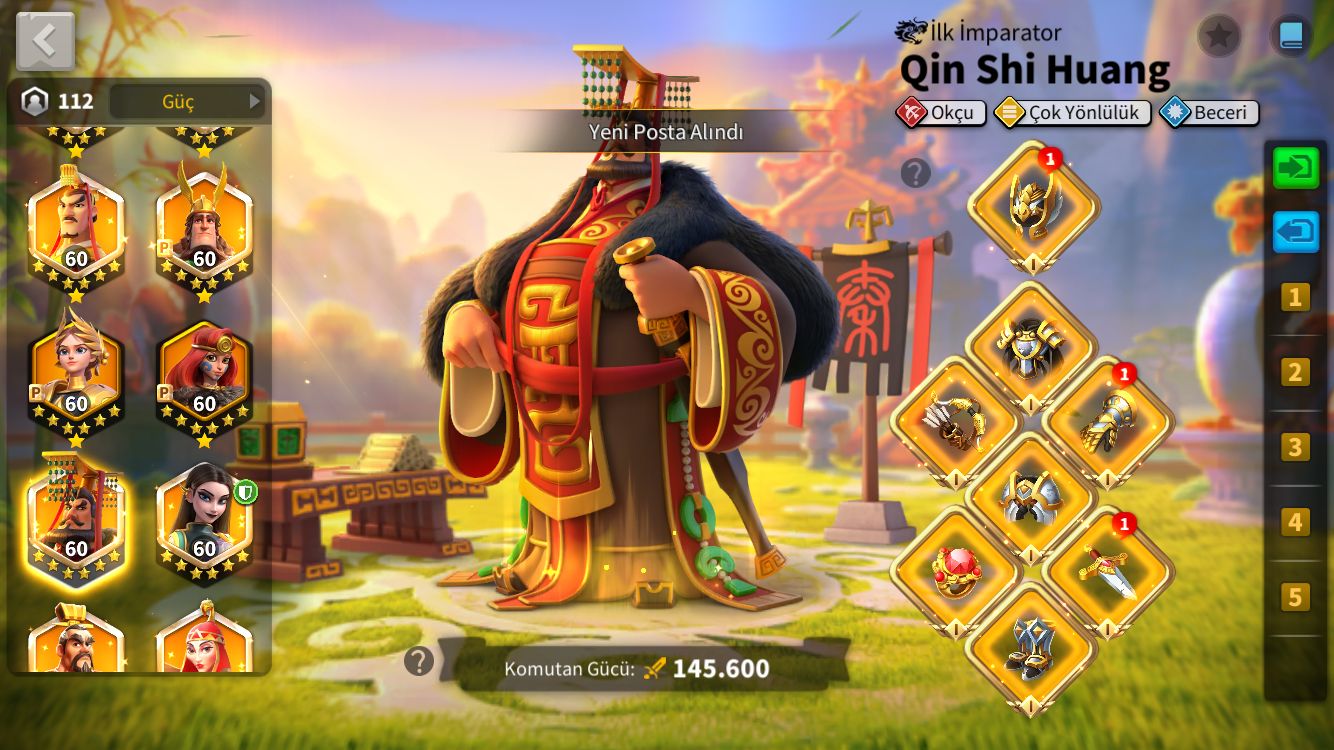This screenshot has width=1334, height=750.
Task: Open the golden helmet equipment slot
Action: coord(1033,207)
